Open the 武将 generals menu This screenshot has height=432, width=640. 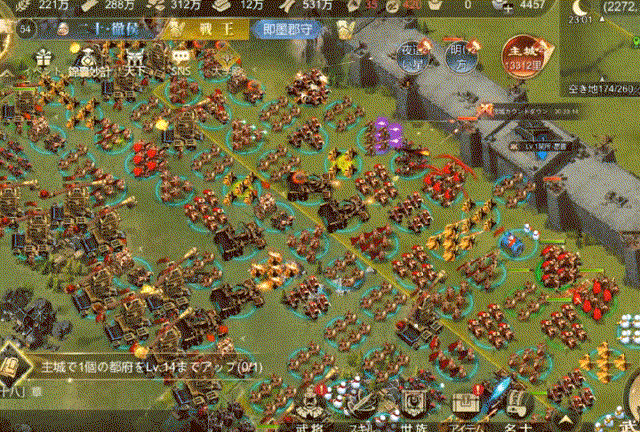pos(311,408)
